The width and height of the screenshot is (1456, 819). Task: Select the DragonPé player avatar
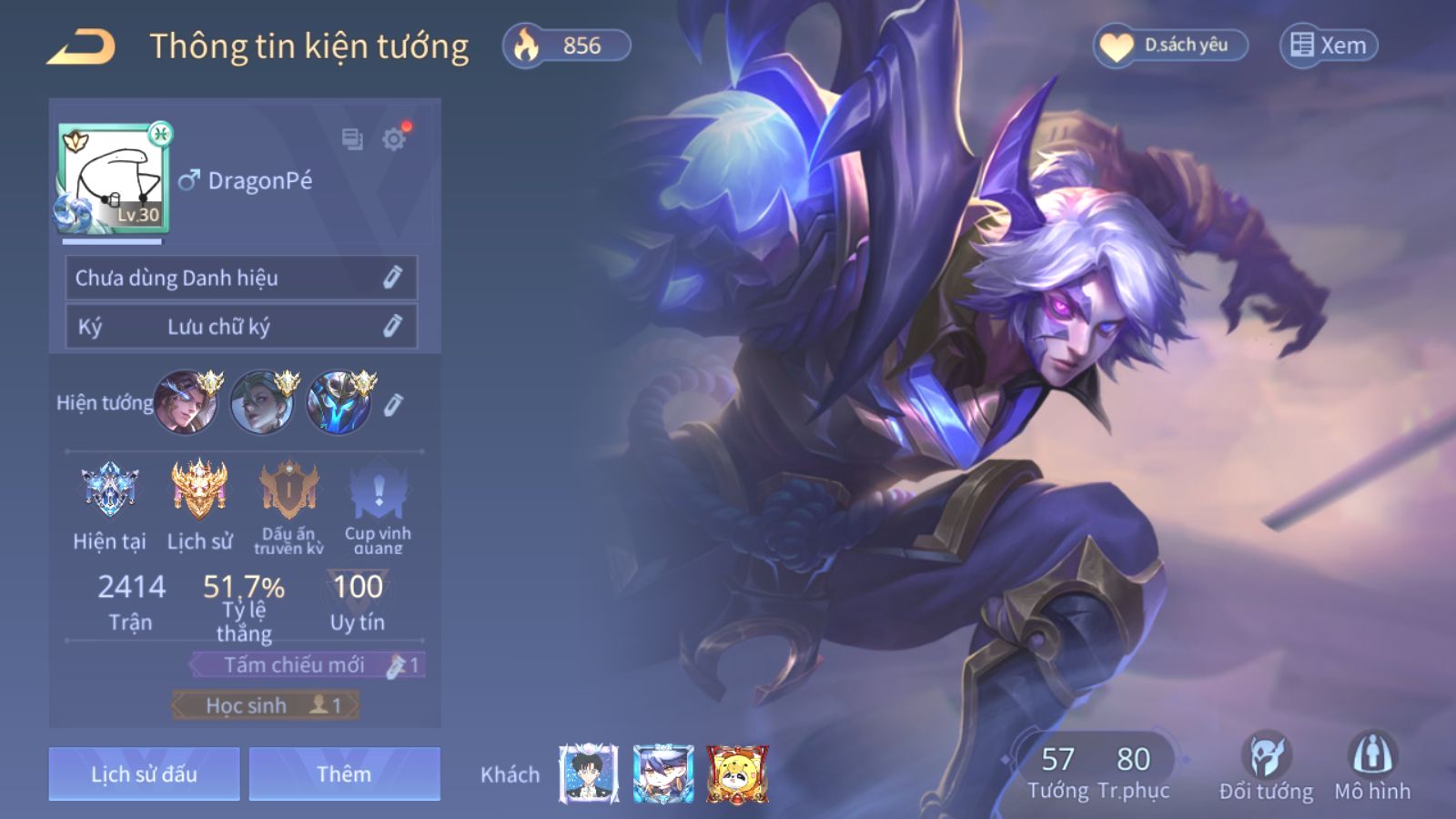click(113, 178)
